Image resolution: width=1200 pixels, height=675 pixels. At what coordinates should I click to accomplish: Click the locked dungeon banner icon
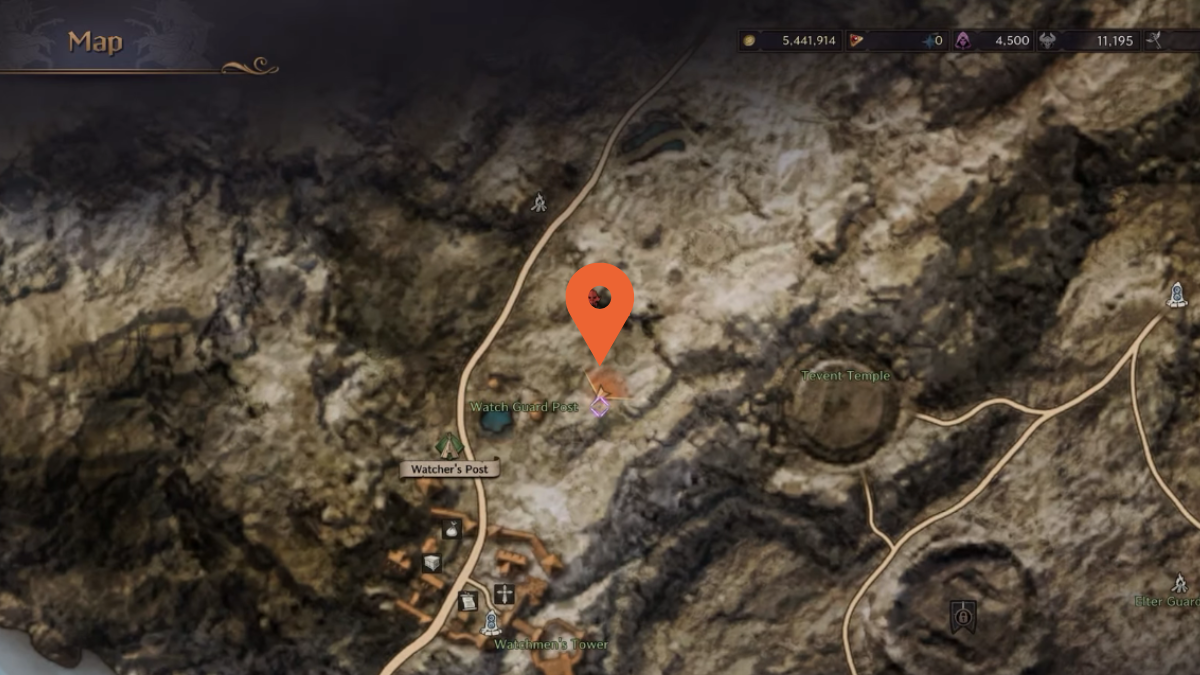click(x=963, y=615)
